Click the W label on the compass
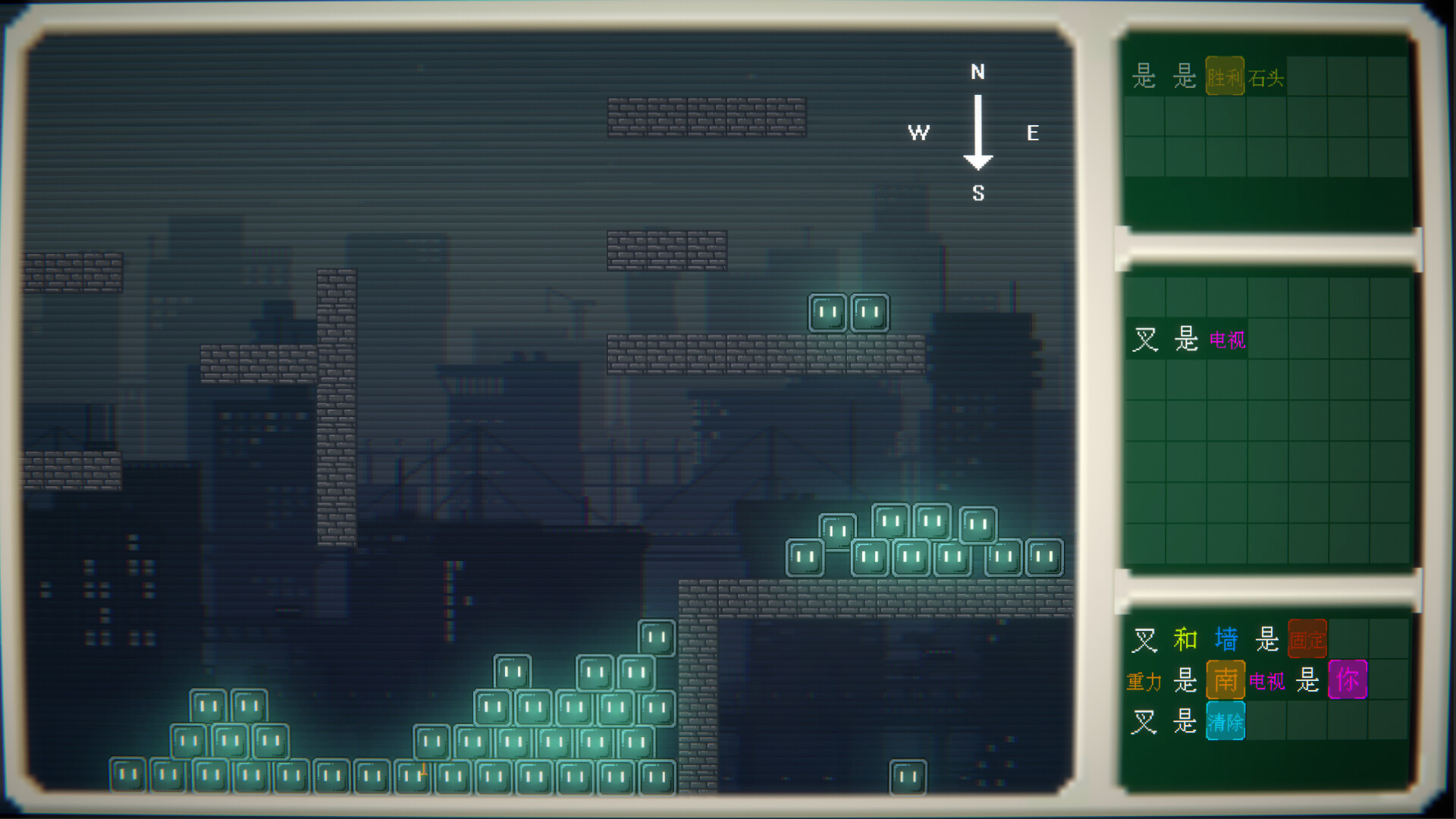This screenshot has height=819, width=1456. click(918, 133)
